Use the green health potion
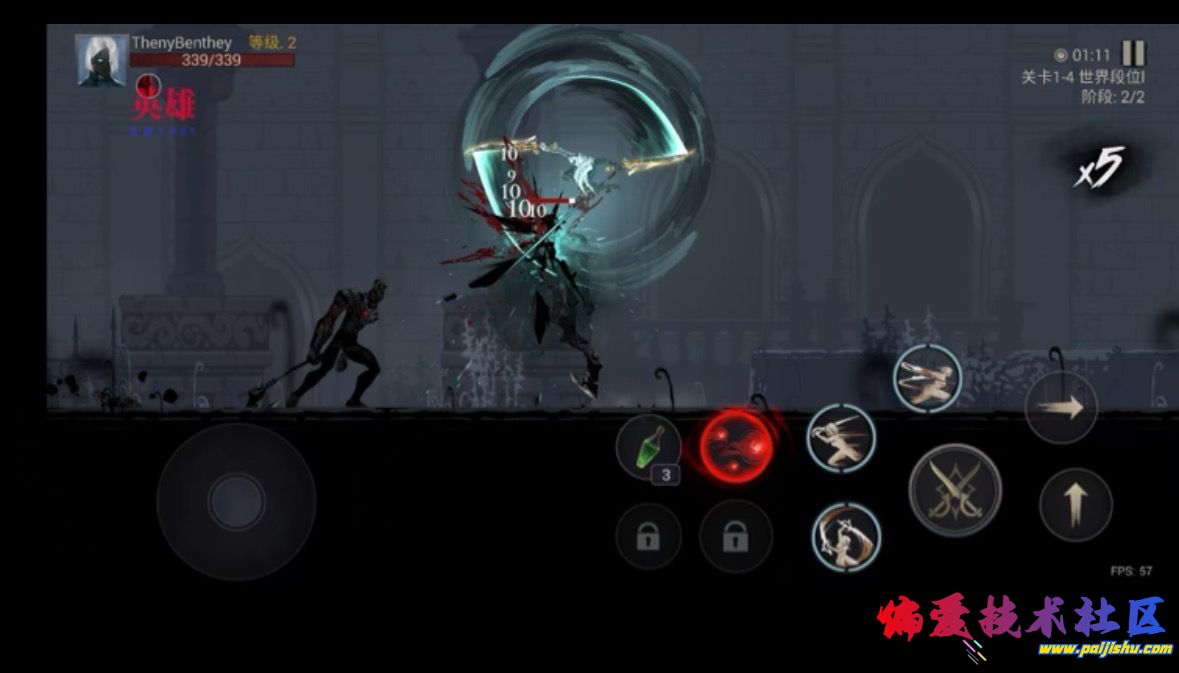This screenshot has width=1179, height=673. (648, 446)
